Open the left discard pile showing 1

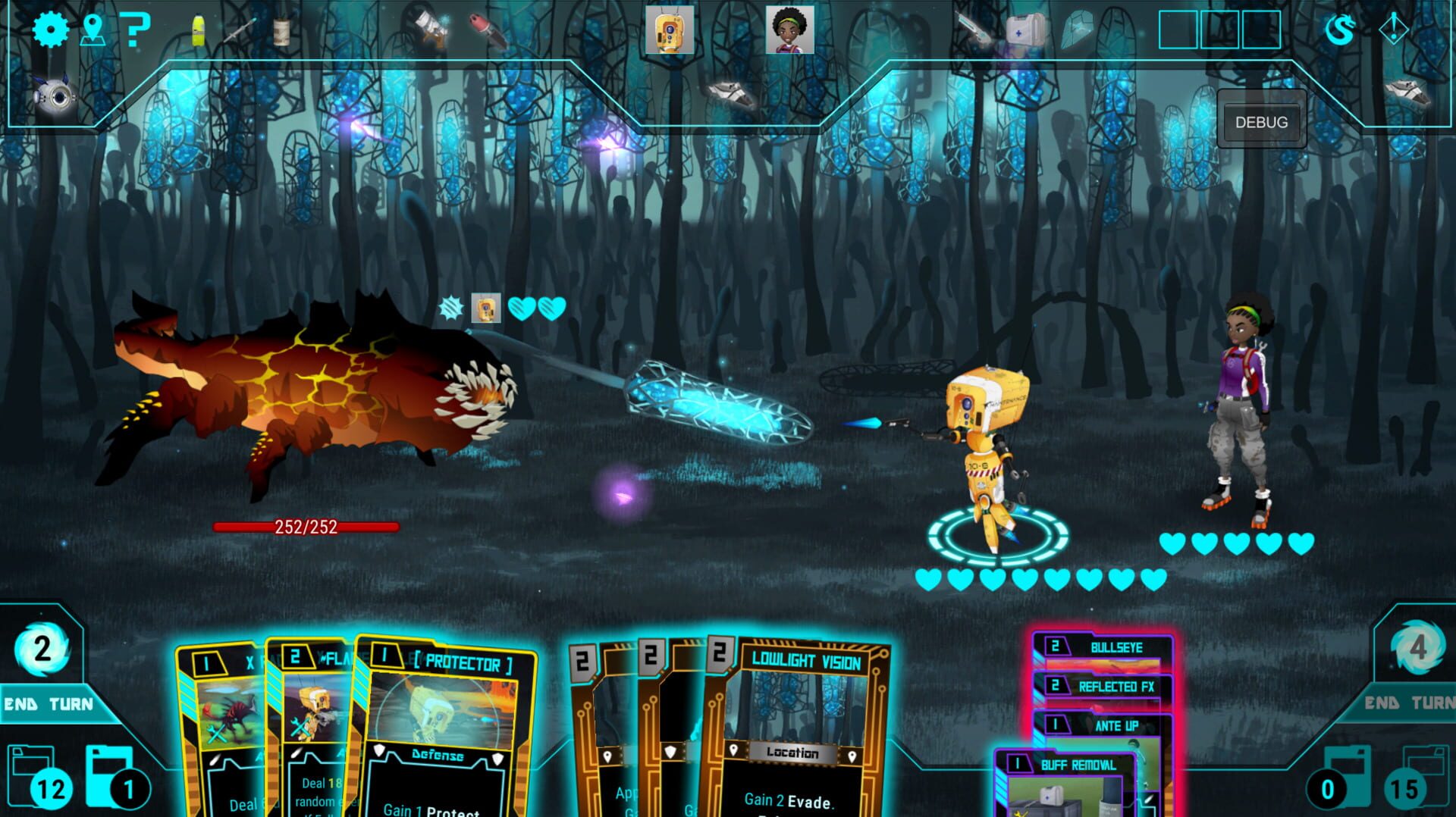pyautogui.click(x=114, y=779)
